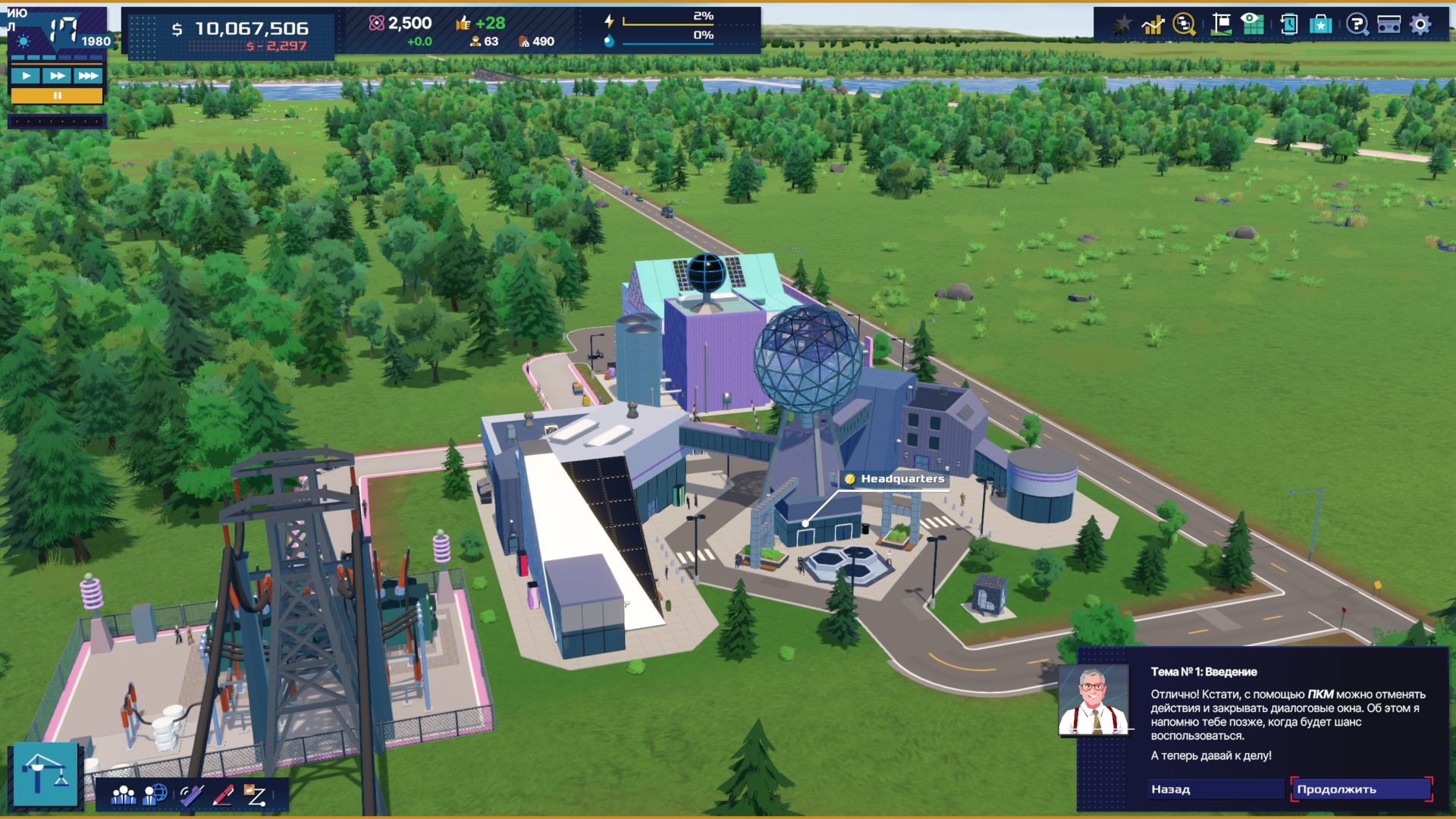Image resolution: width=1456 pixels, height=819 pixels.
Task: Open the group of employees panel
Action: click(x=124, y=795)
